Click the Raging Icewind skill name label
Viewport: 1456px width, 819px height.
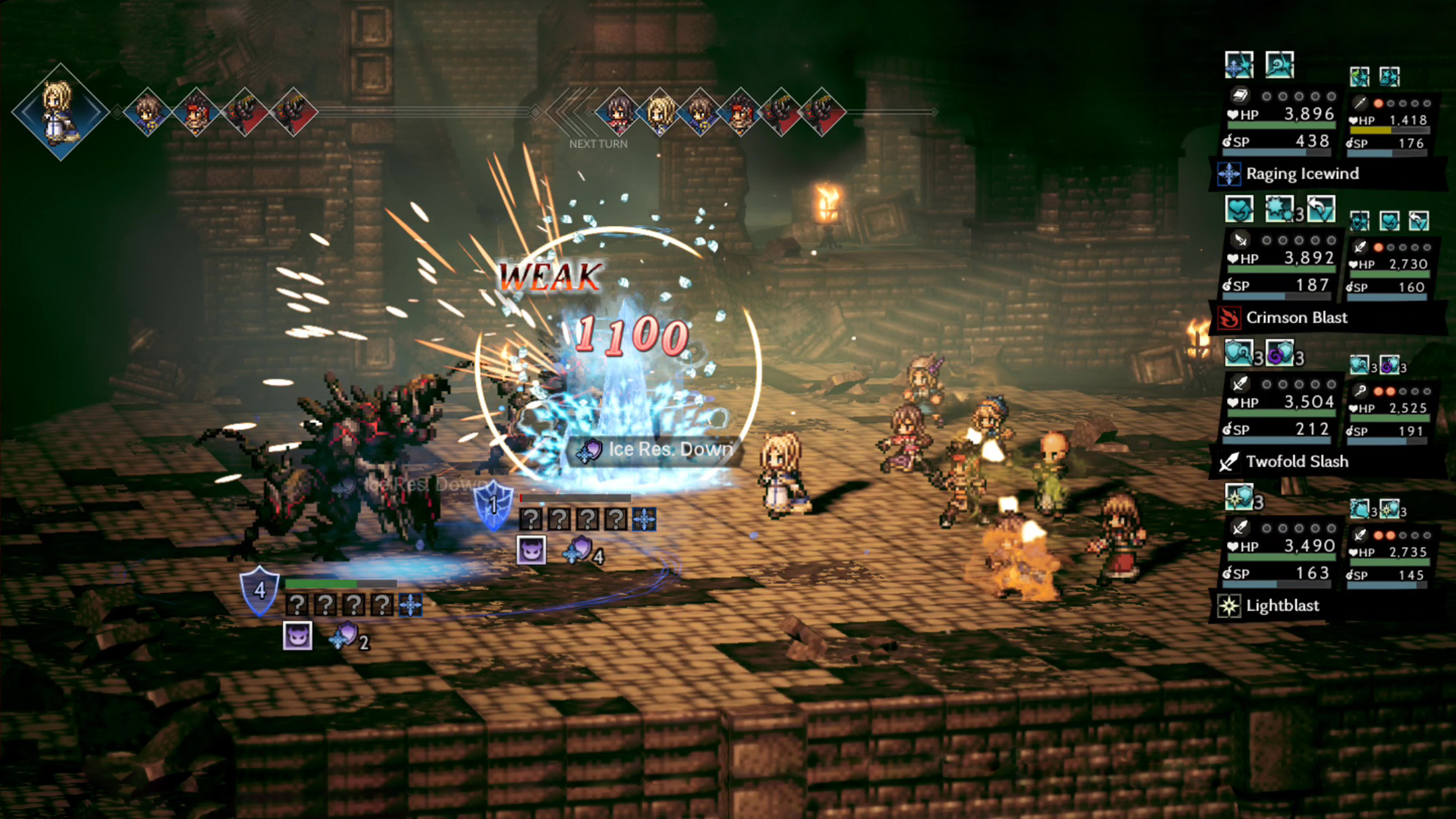(1303, 174)
